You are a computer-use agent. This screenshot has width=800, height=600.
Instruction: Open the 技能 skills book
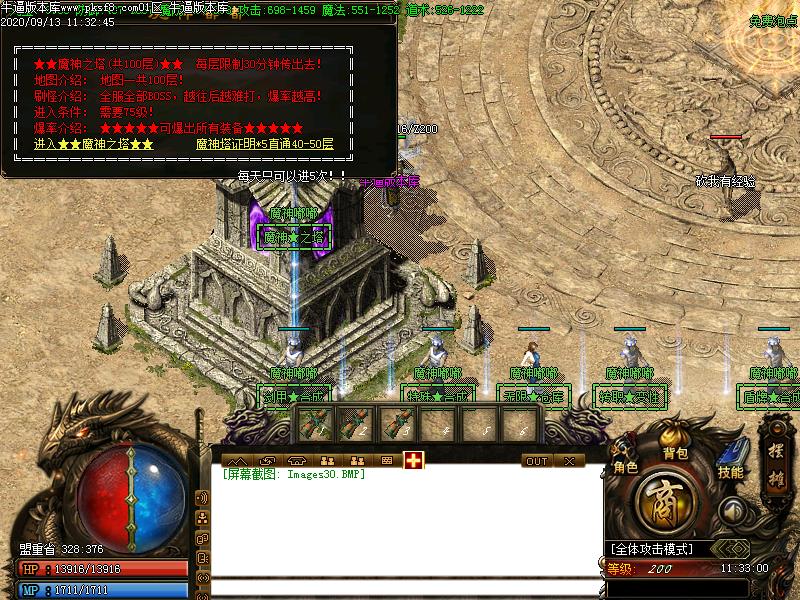[x=730, y=471]
